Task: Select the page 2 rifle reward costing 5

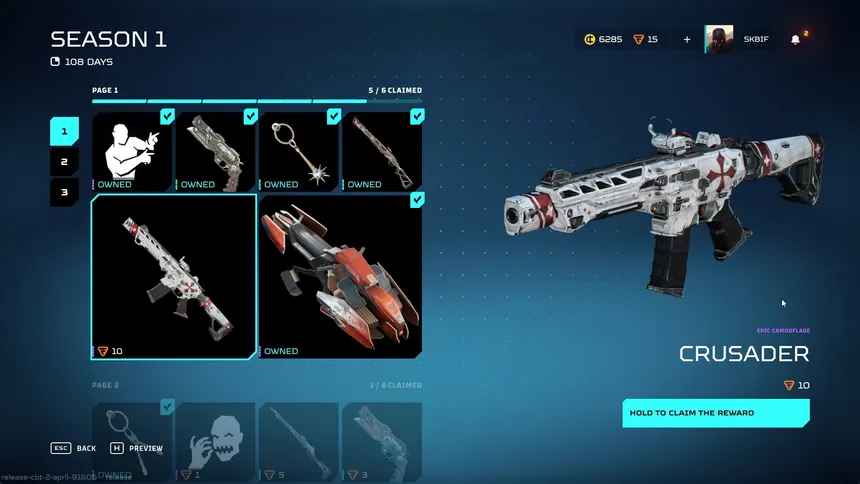Action: pyautogui.click(x=299, y=441)
